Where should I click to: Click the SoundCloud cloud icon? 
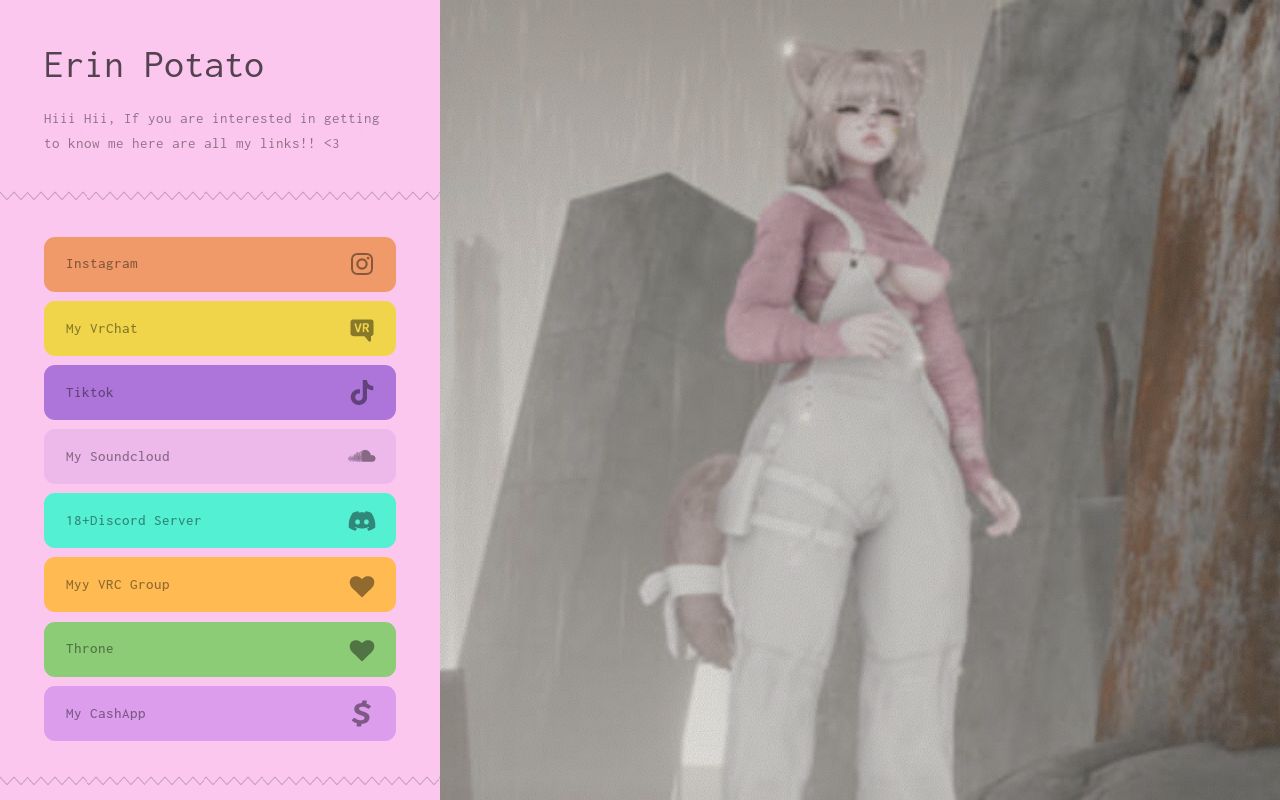coord(361,456)
